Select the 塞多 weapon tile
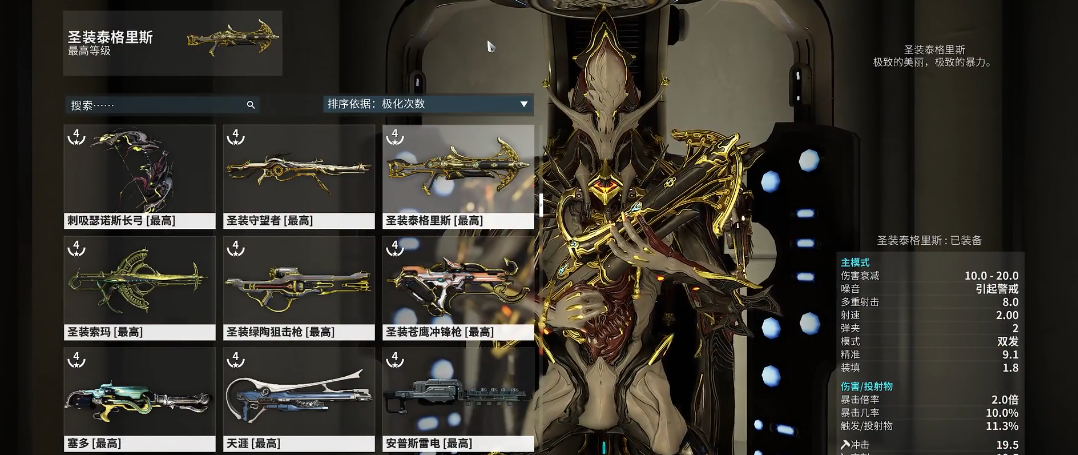This screenshot has width=1078, height=455. point(139,398)
